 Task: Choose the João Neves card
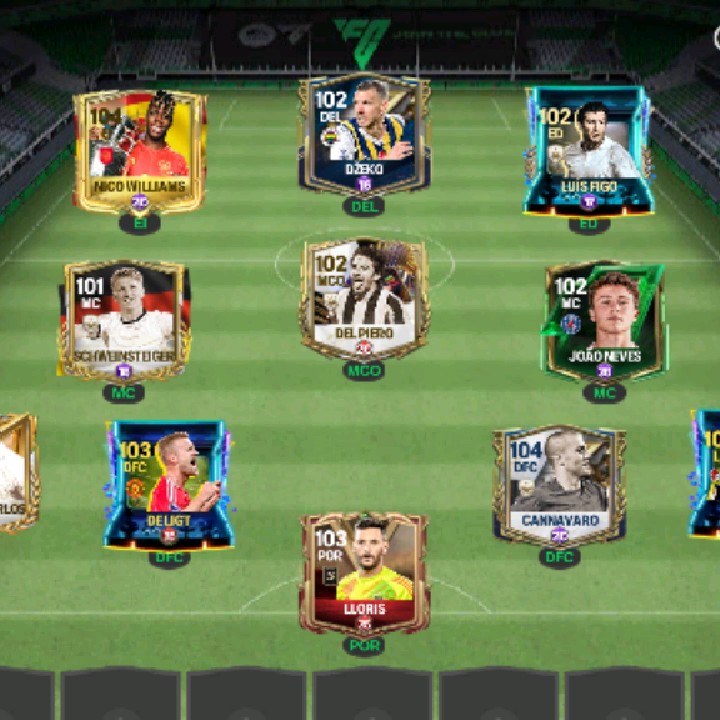click(x=605, y=321)
